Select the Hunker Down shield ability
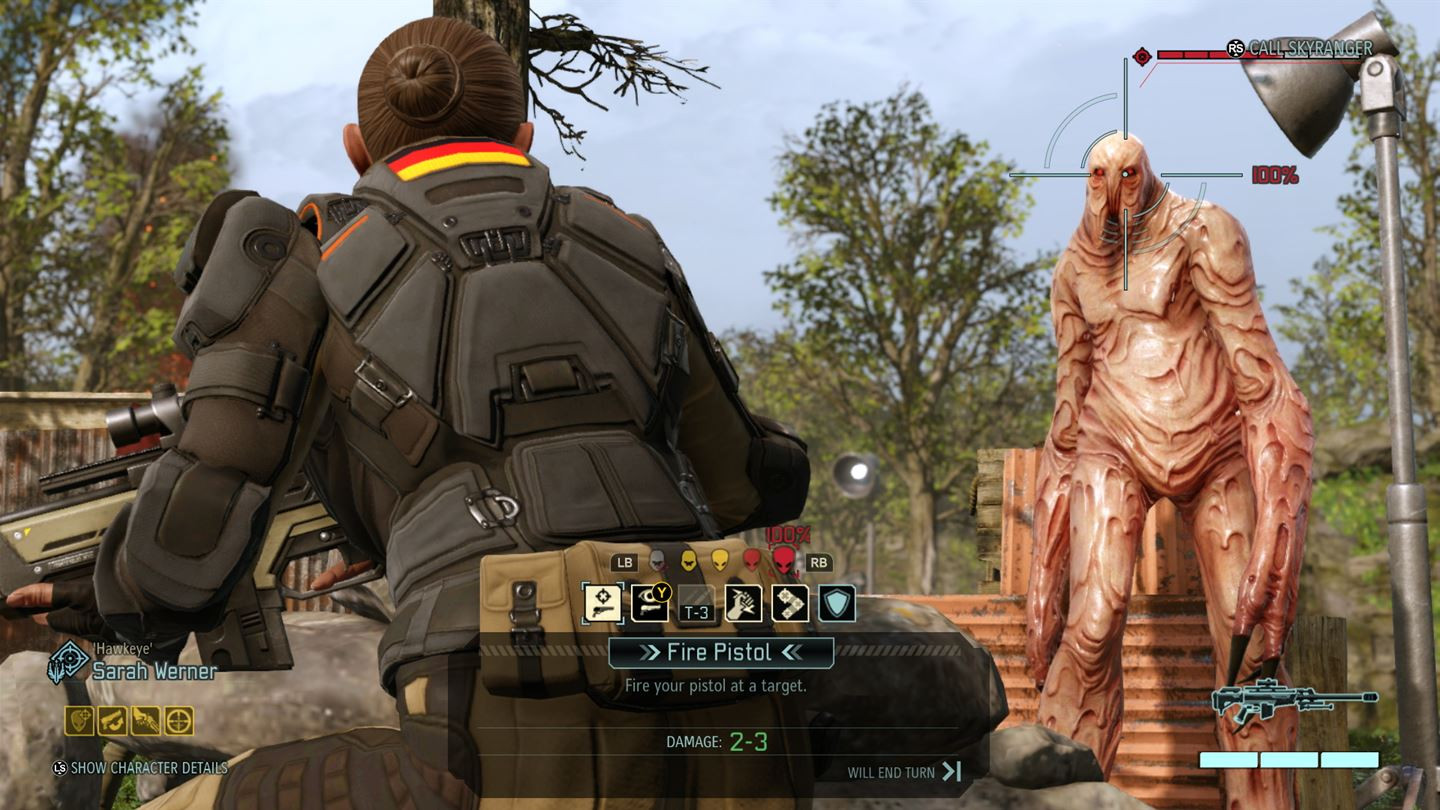Viewport: 1440px width, 810px height. coord(836,603)
